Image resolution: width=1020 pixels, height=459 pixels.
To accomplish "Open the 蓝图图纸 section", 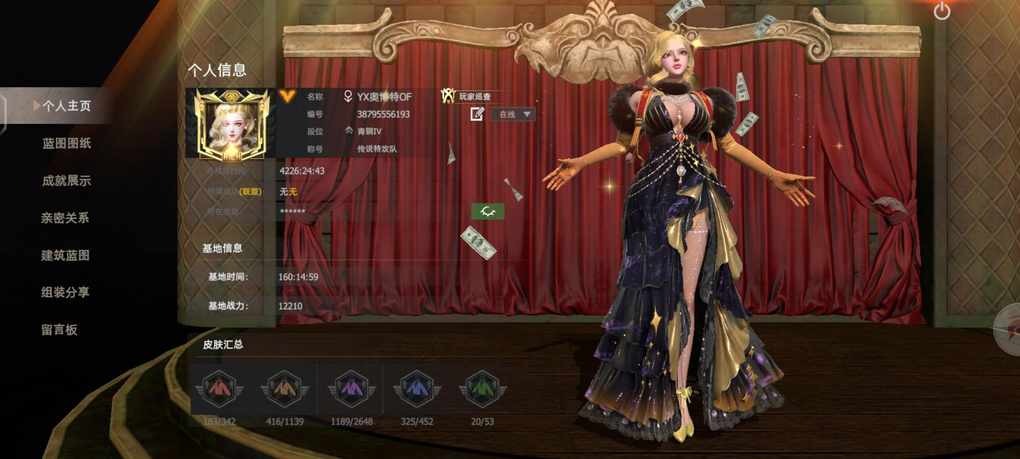I will pyautogui.click(x=67, y=143).
